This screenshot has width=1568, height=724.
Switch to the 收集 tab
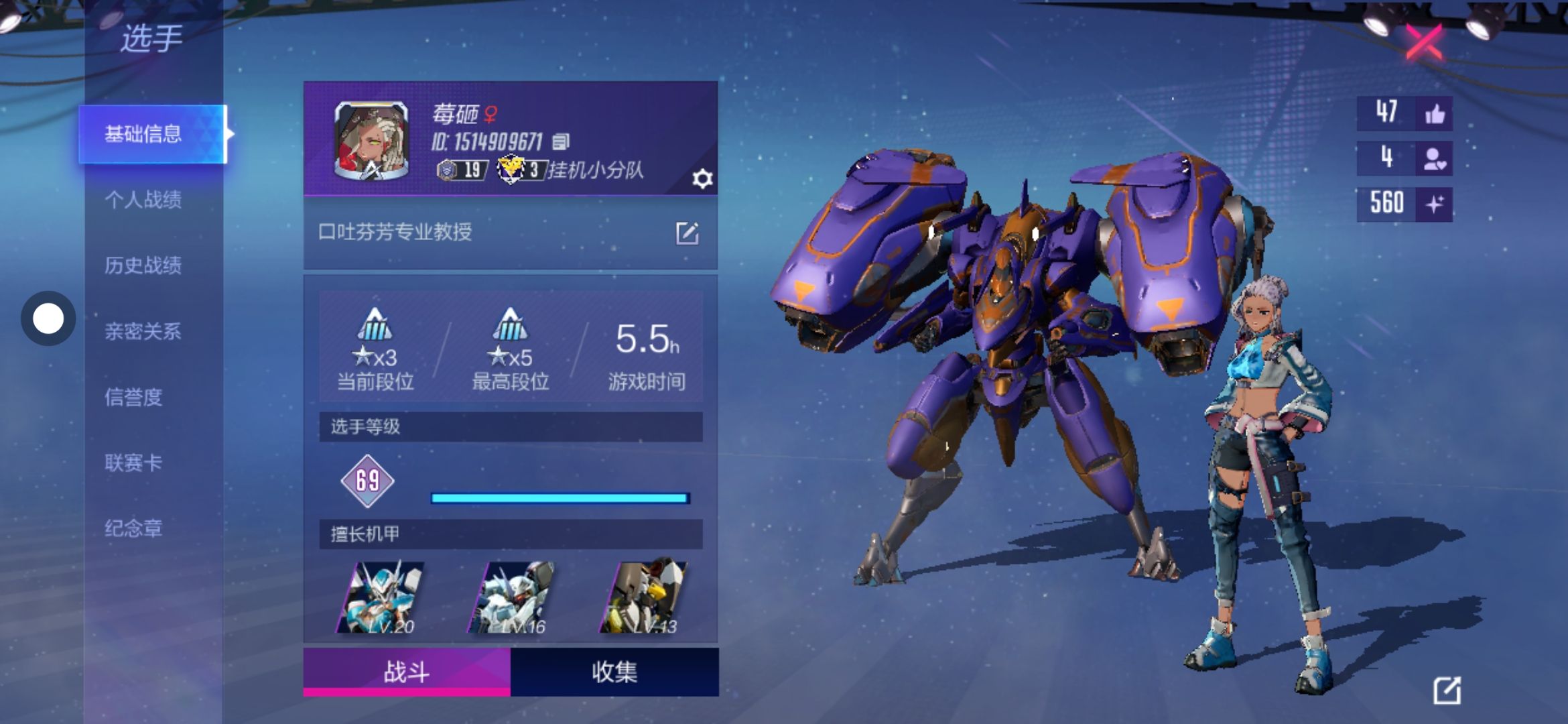(614, 672)
